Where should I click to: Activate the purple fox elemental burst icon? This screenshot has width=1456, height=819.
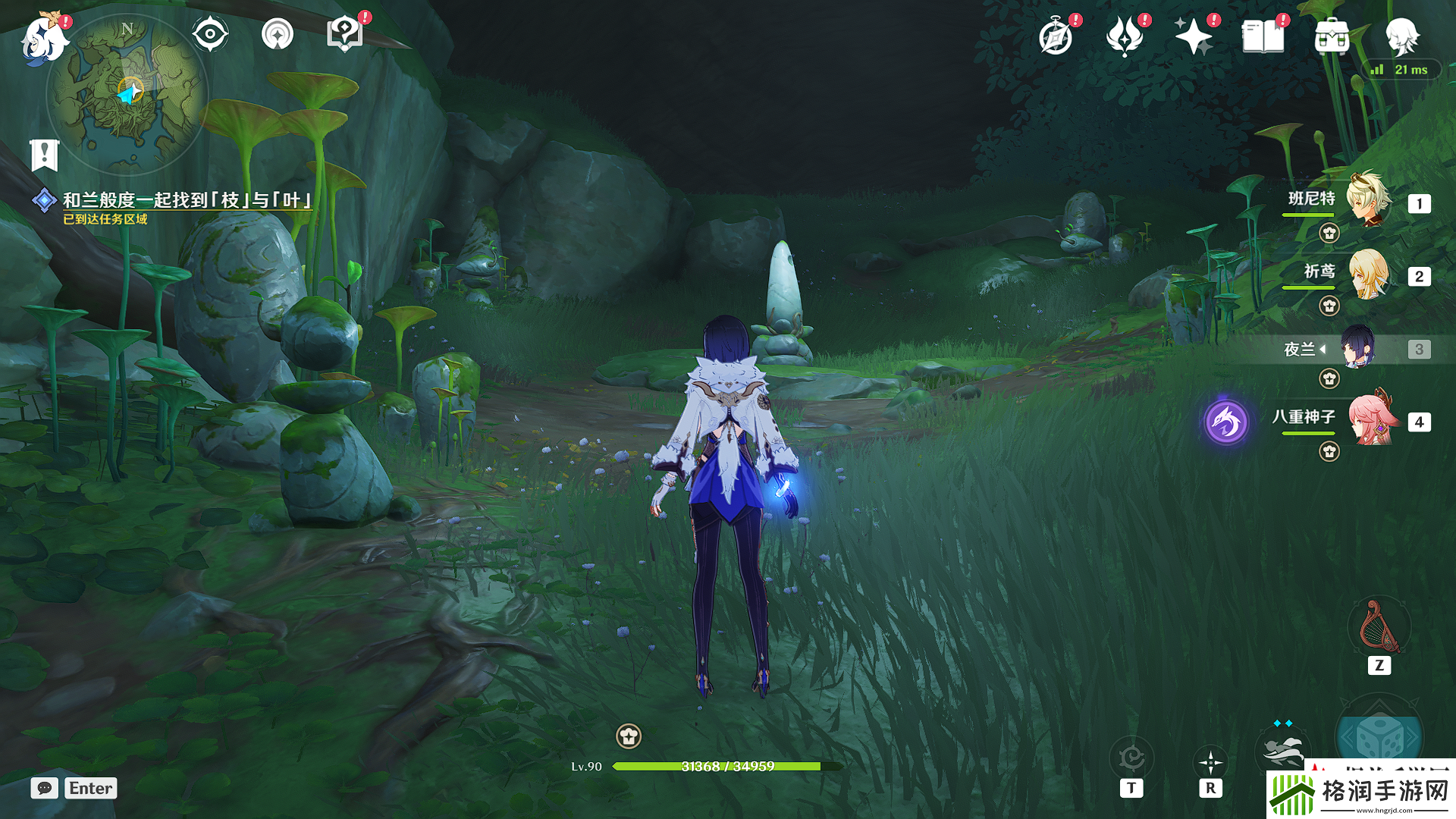click(1226, 422)
